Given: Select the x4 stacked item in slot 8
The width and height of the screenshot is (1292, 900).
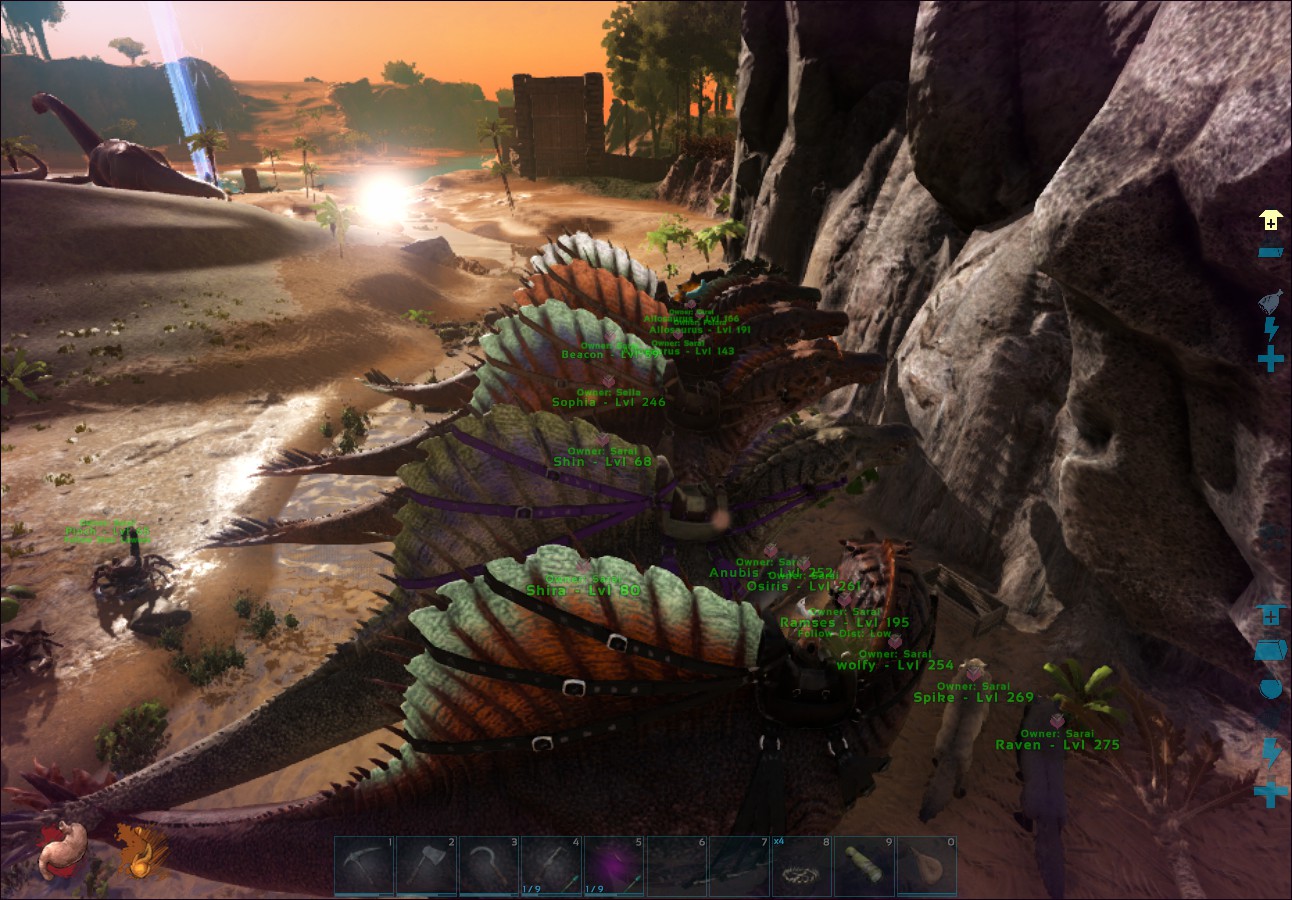Looking at the screenshot, I should pos(801,866).
